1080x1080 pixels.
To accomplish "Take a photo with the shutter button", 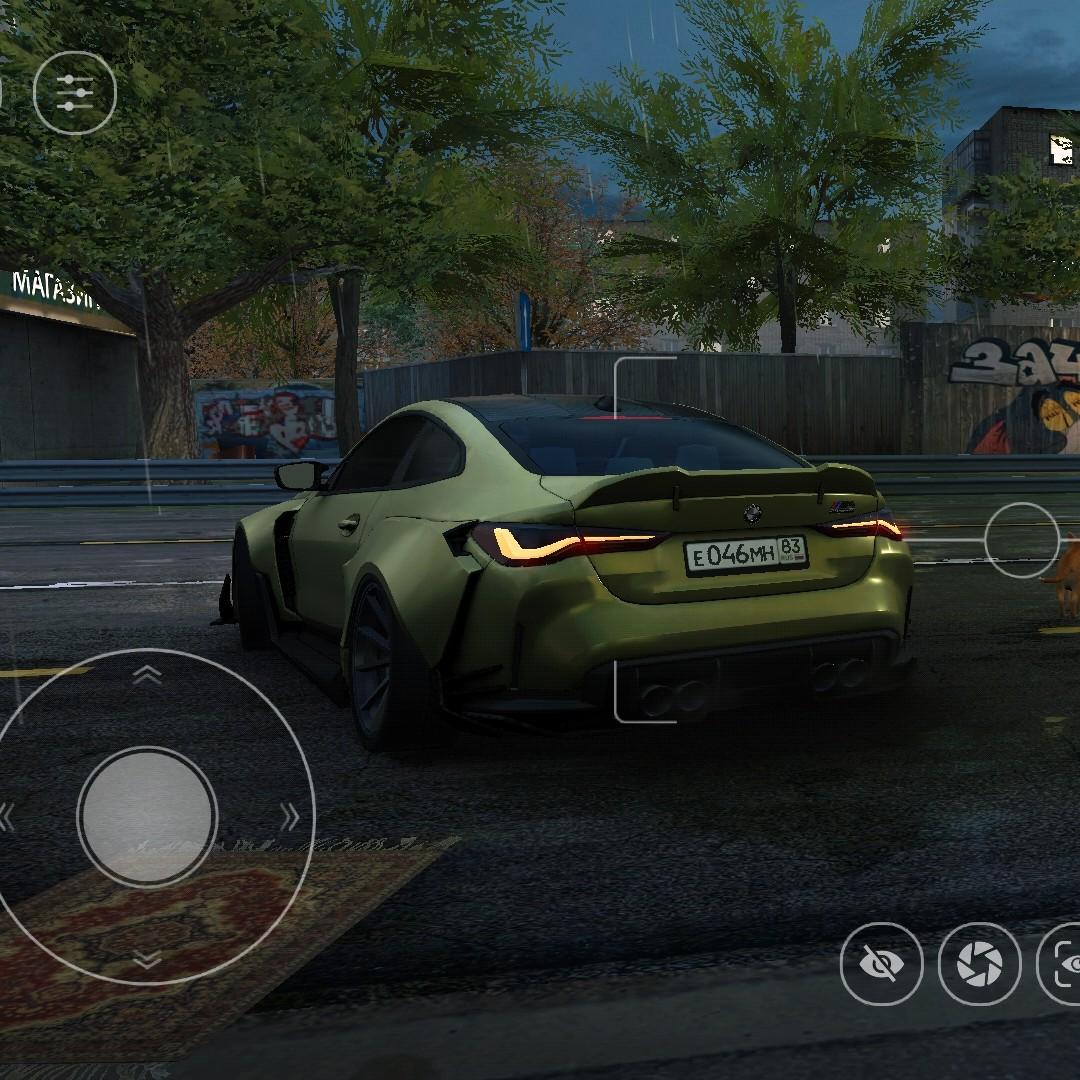I will (x=979, y=963).
